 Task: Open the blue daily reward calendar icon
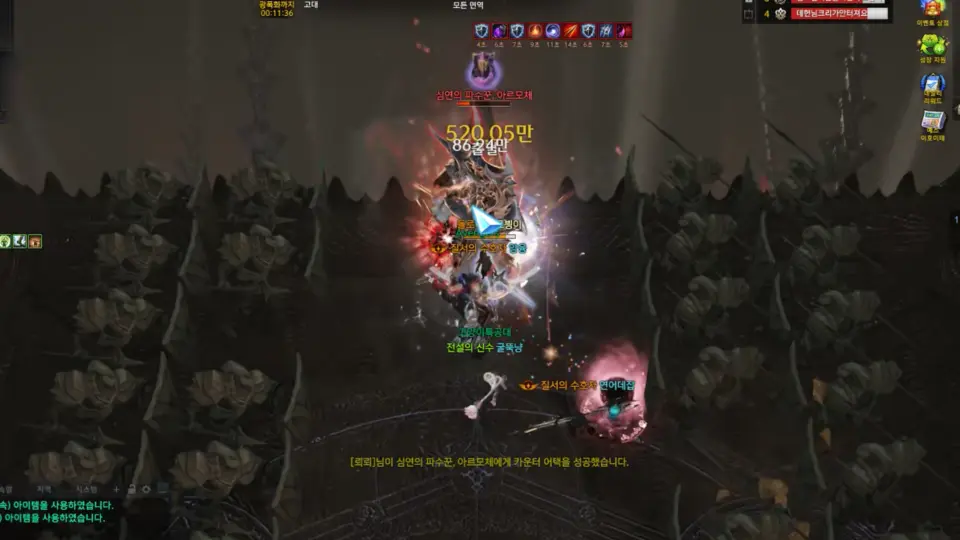[932, 84]
